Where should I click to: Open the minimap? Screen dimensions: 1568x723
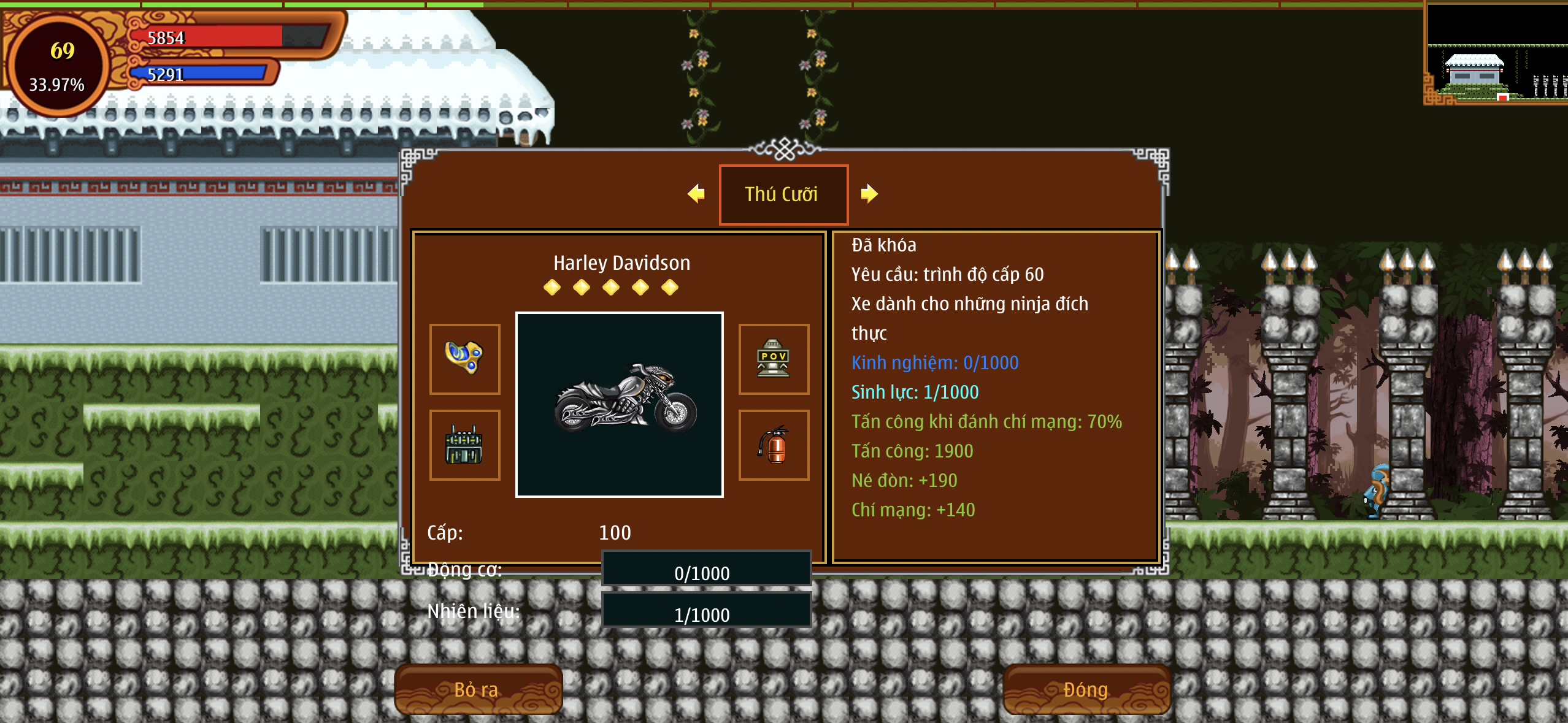click(1497, 55)
